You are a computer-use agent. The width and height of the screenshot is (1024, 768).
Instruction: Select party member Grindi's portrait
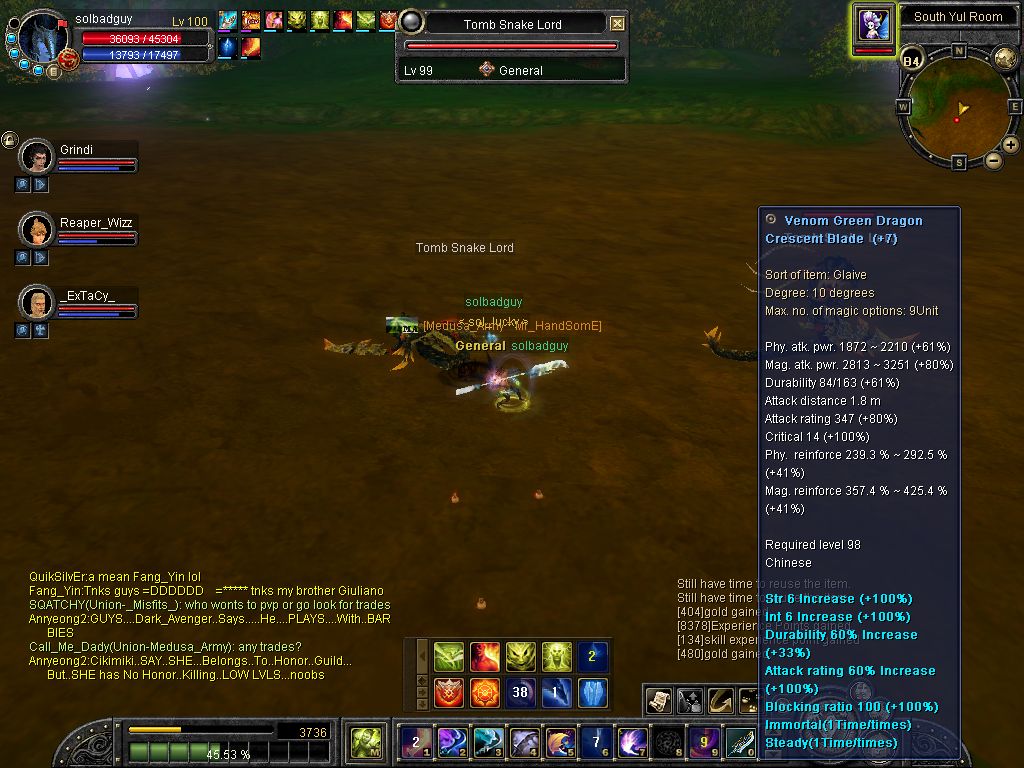pos(36,157)
